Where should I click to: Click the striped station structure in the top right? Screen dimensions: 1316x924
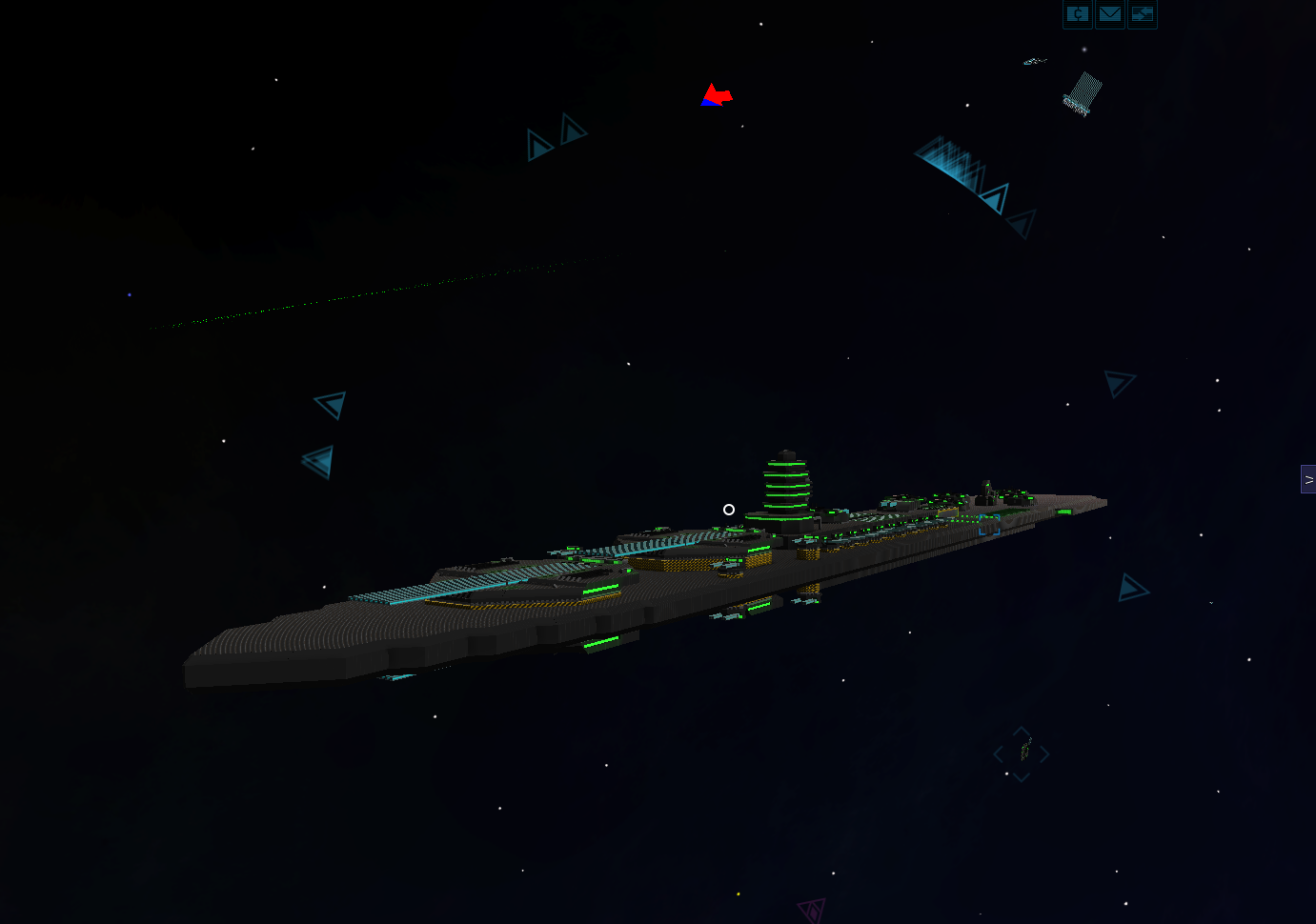pyautogui.click(x=1080, y=94)
